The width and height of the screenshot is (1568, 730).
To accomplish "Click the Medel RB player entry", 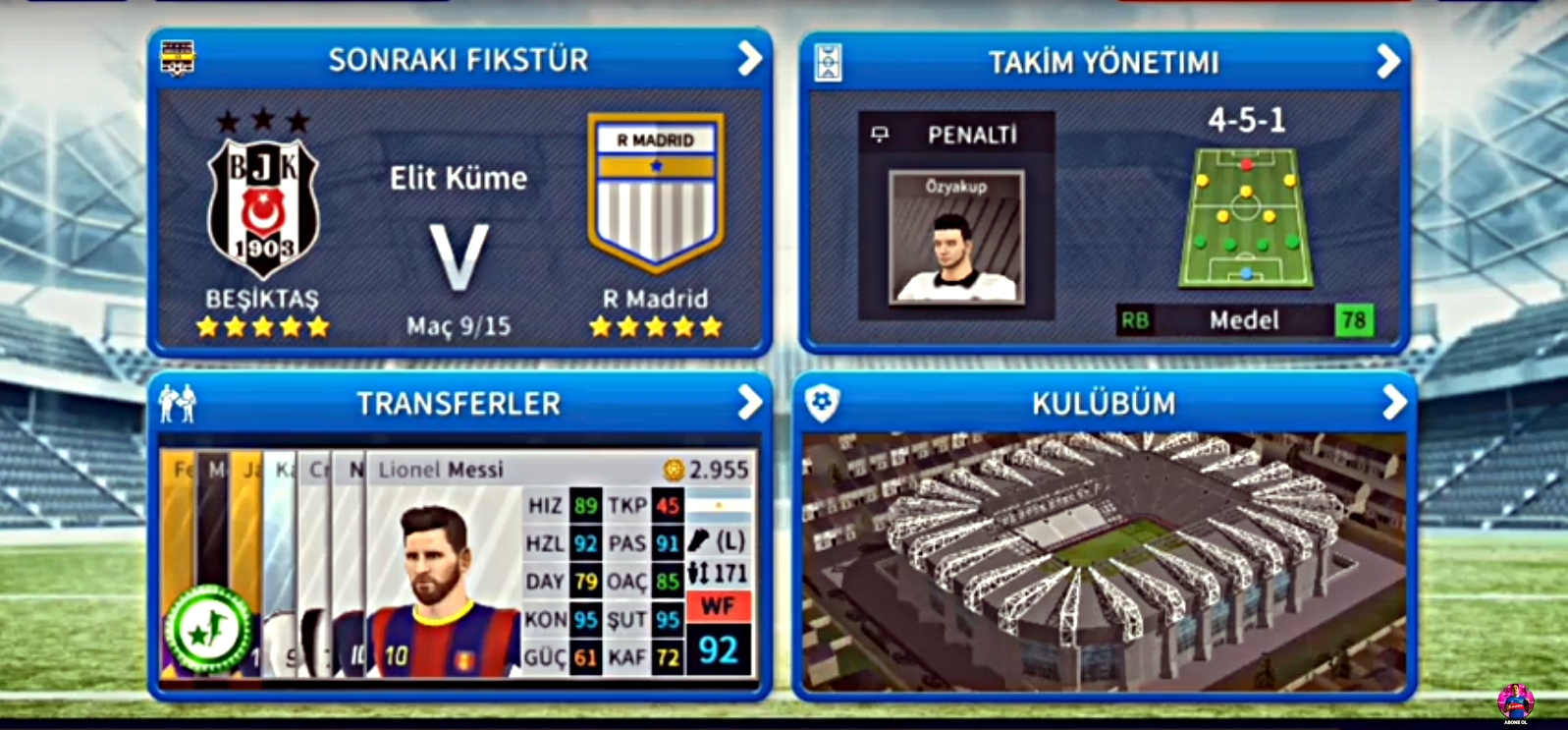I will [1243, 321].
